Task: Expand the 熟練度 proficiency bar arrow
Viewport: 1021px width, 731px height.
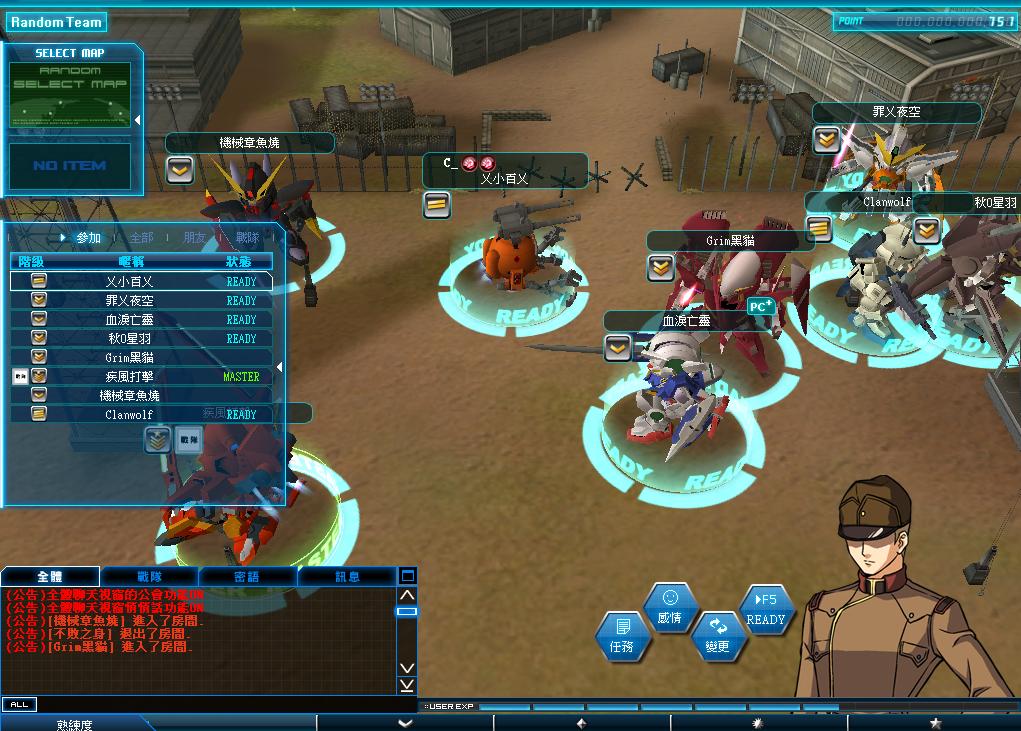Action: (405, 723)
